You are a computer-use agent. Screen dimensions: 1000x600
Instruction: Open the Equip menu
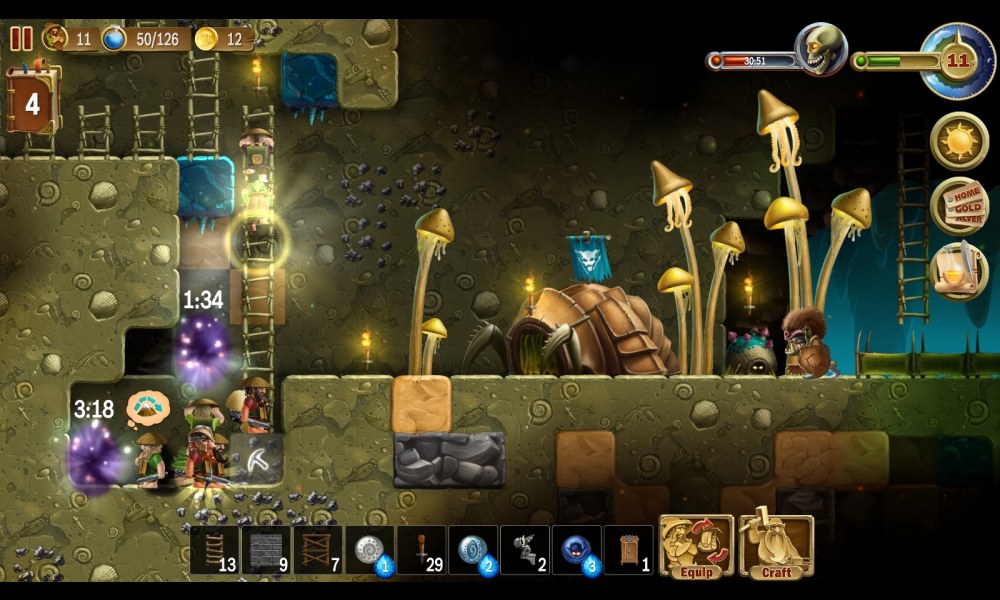pos(697,546)
